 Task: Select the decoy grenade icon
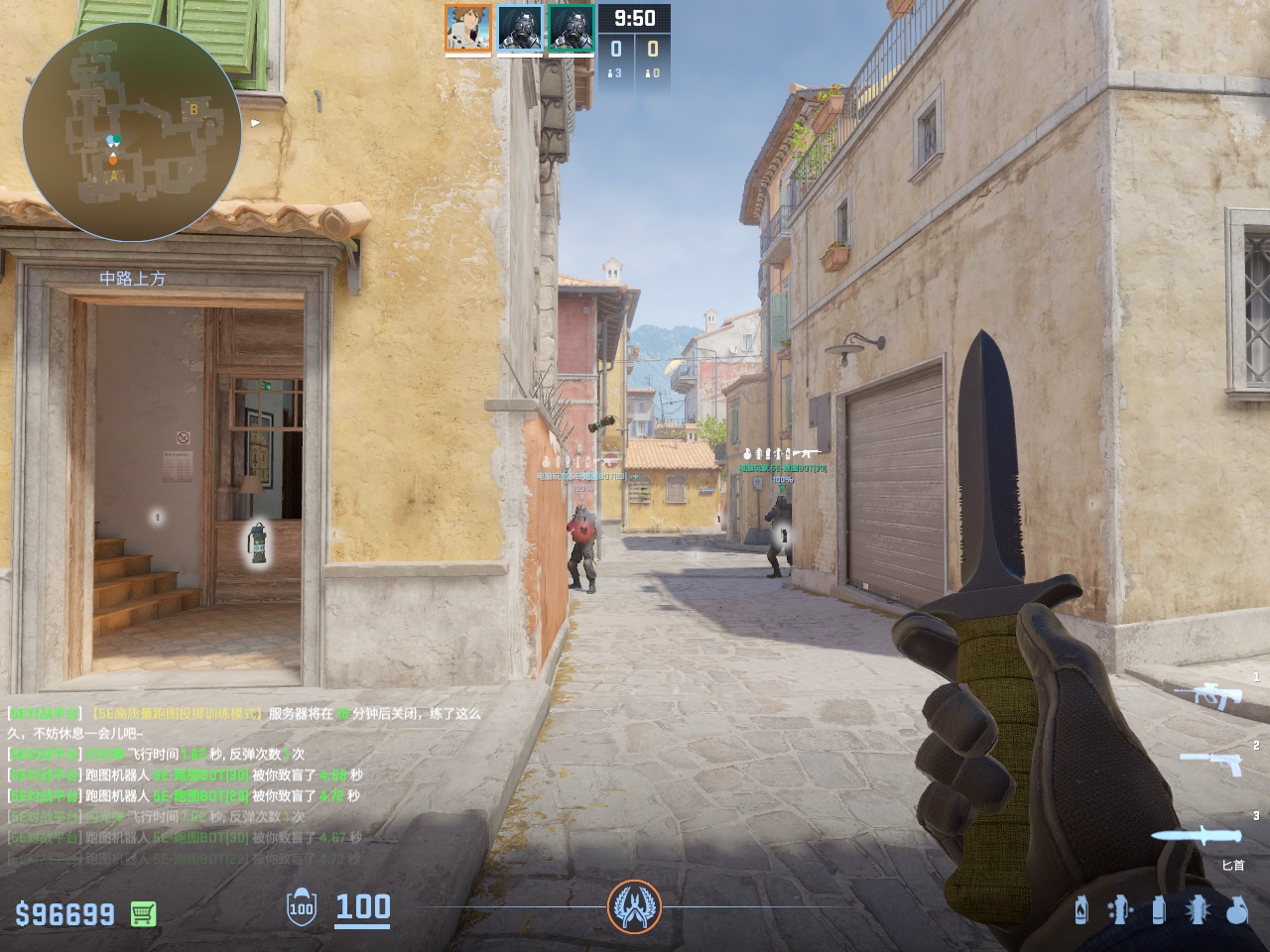(1119, 909)
